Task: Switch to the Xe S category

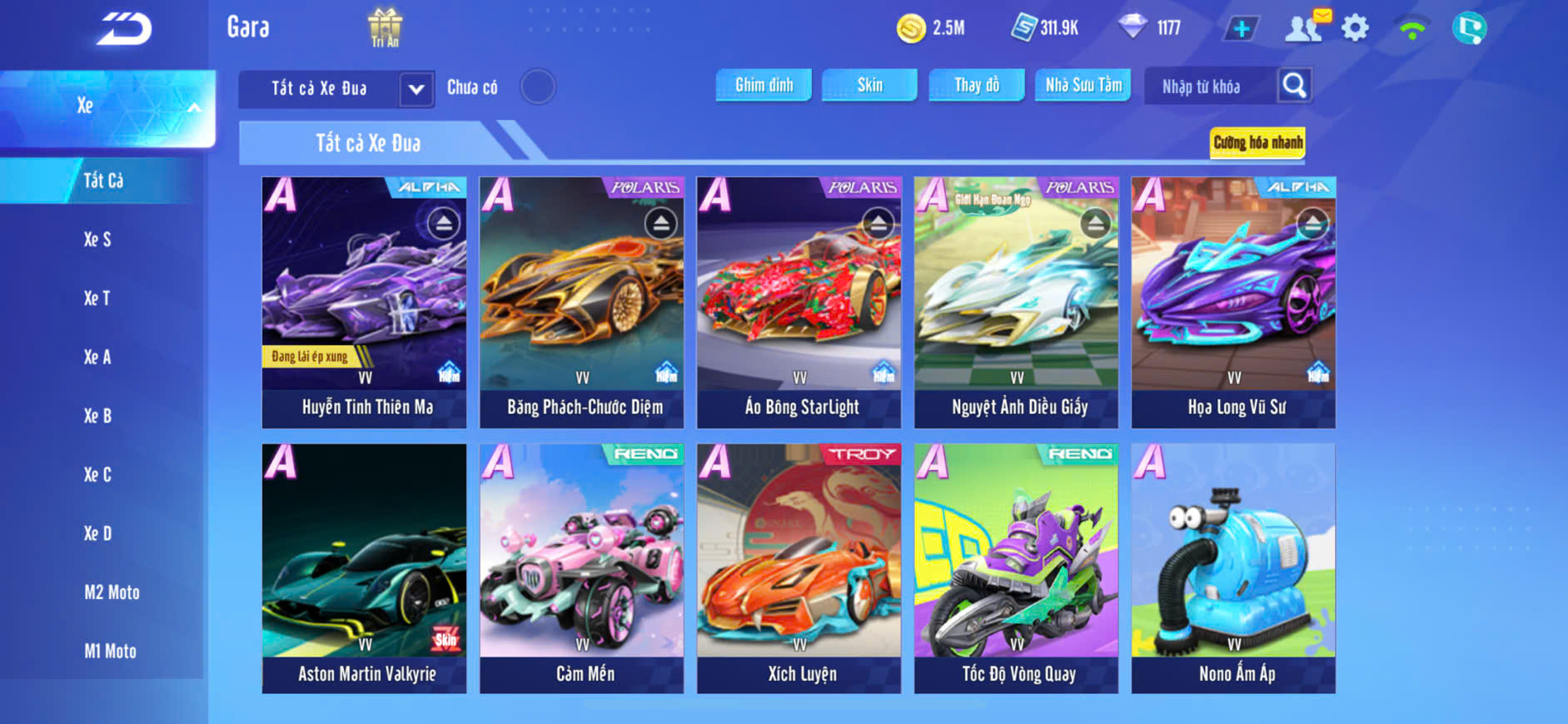Action: pos(97,240)
